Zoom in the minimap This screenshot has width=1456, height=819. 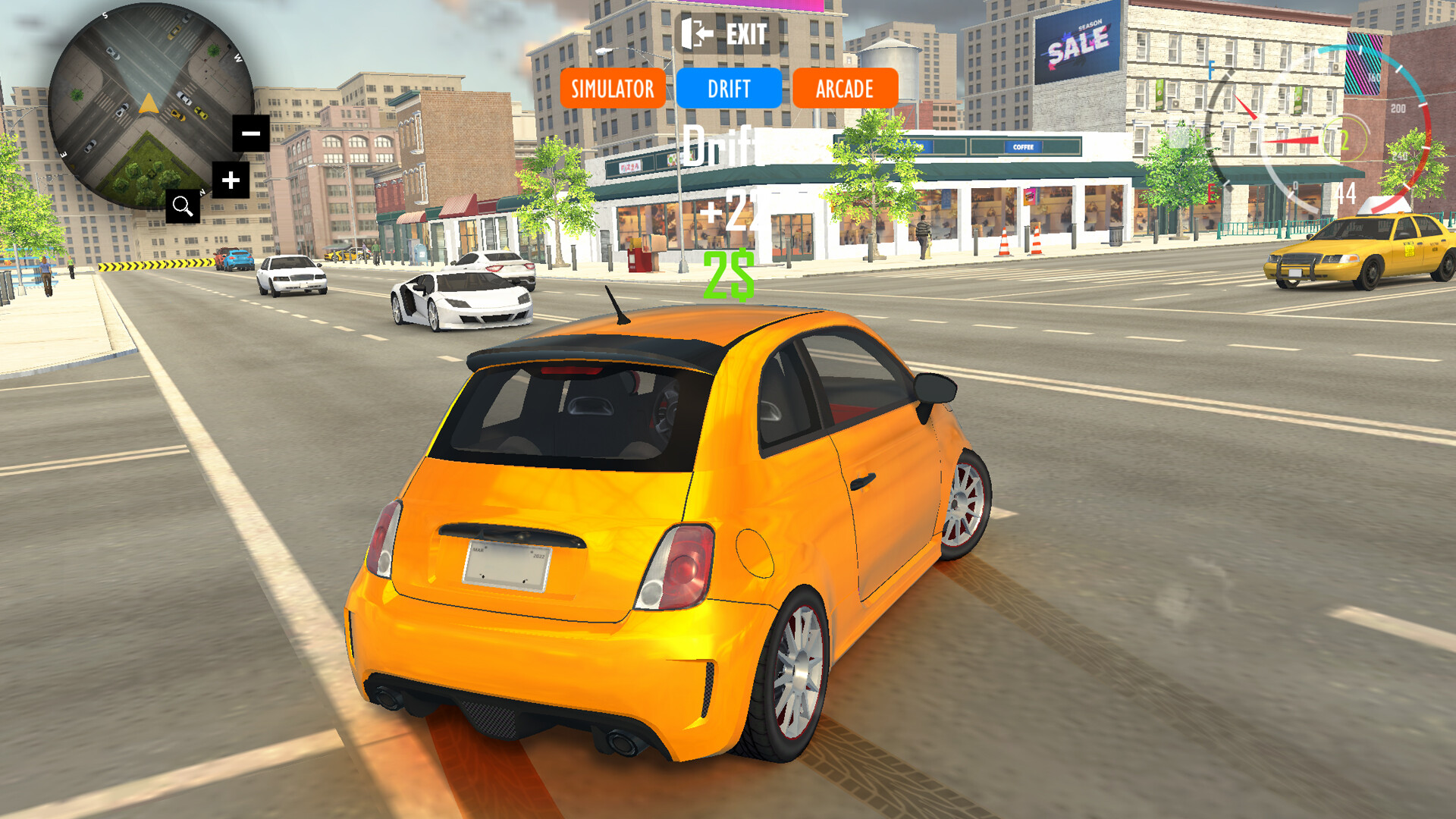[232, 179]
